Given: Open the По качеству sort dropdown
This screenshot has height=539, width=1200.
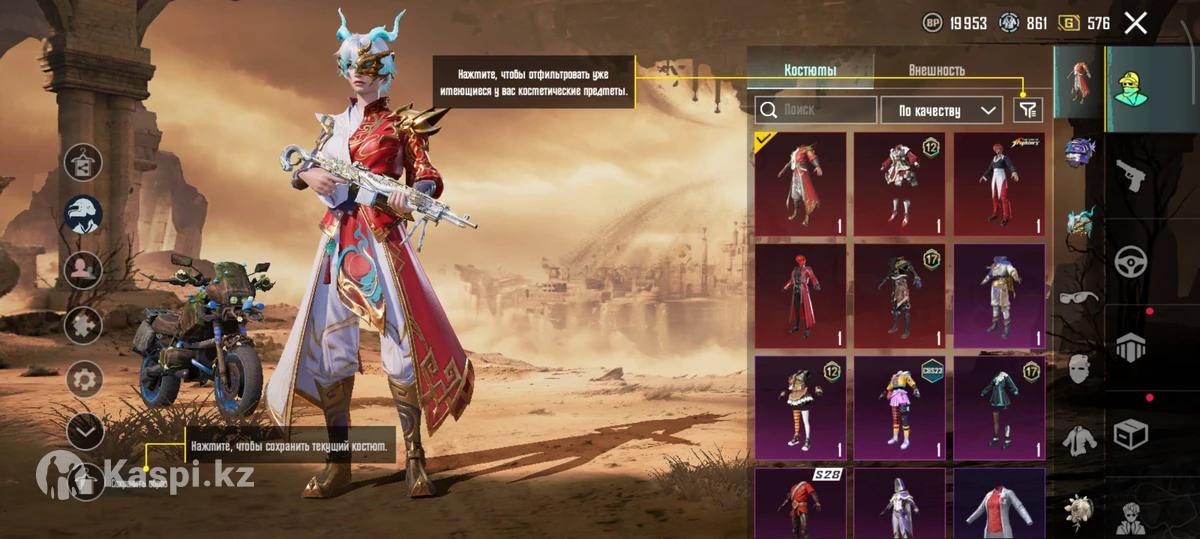Looking at the screenshot, I should click(x=941, y=110).
